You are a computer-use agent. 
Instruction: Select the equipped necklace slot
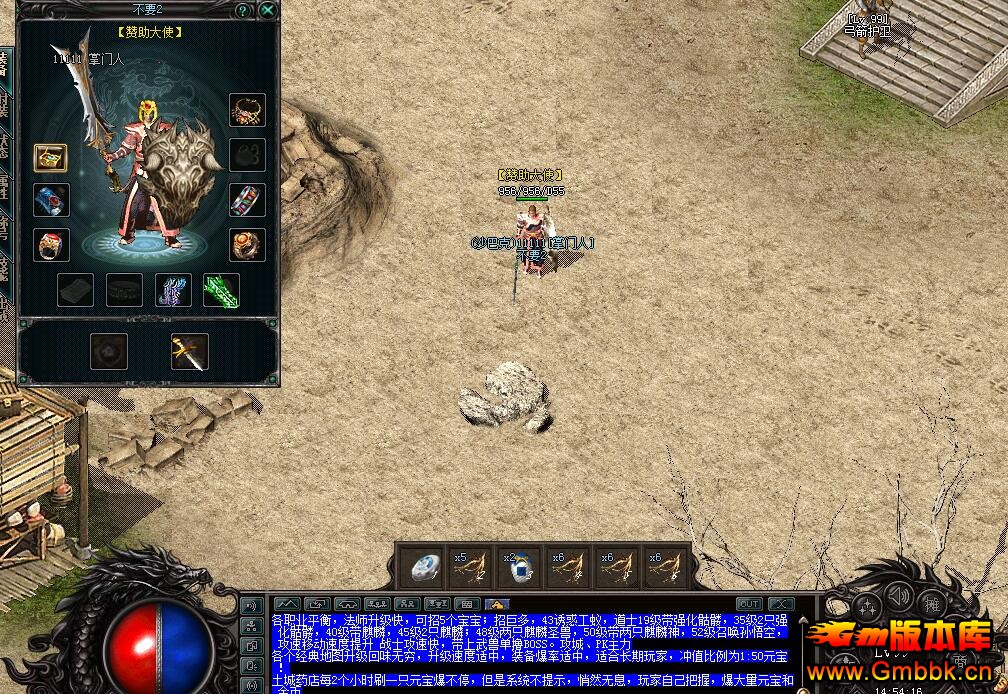pyautogui.click(x=248, y=110)
